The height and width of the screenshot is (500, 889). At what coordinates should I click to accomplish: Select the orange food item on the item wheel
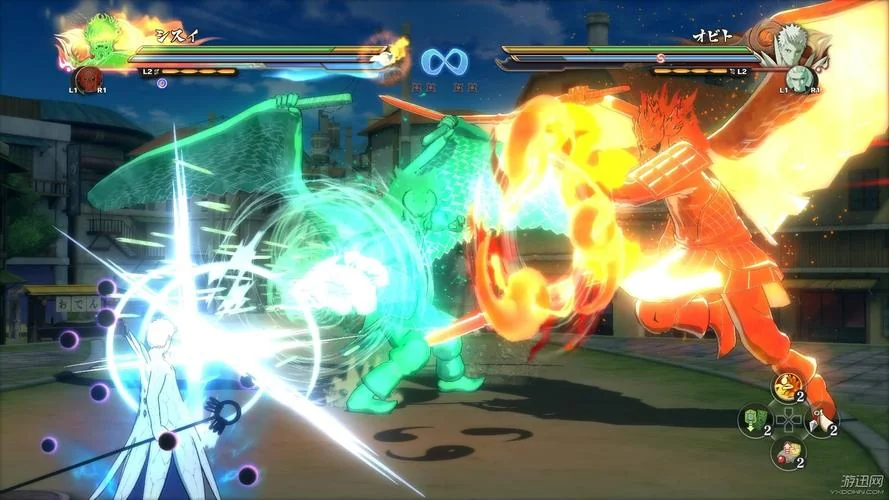[787, 385]
